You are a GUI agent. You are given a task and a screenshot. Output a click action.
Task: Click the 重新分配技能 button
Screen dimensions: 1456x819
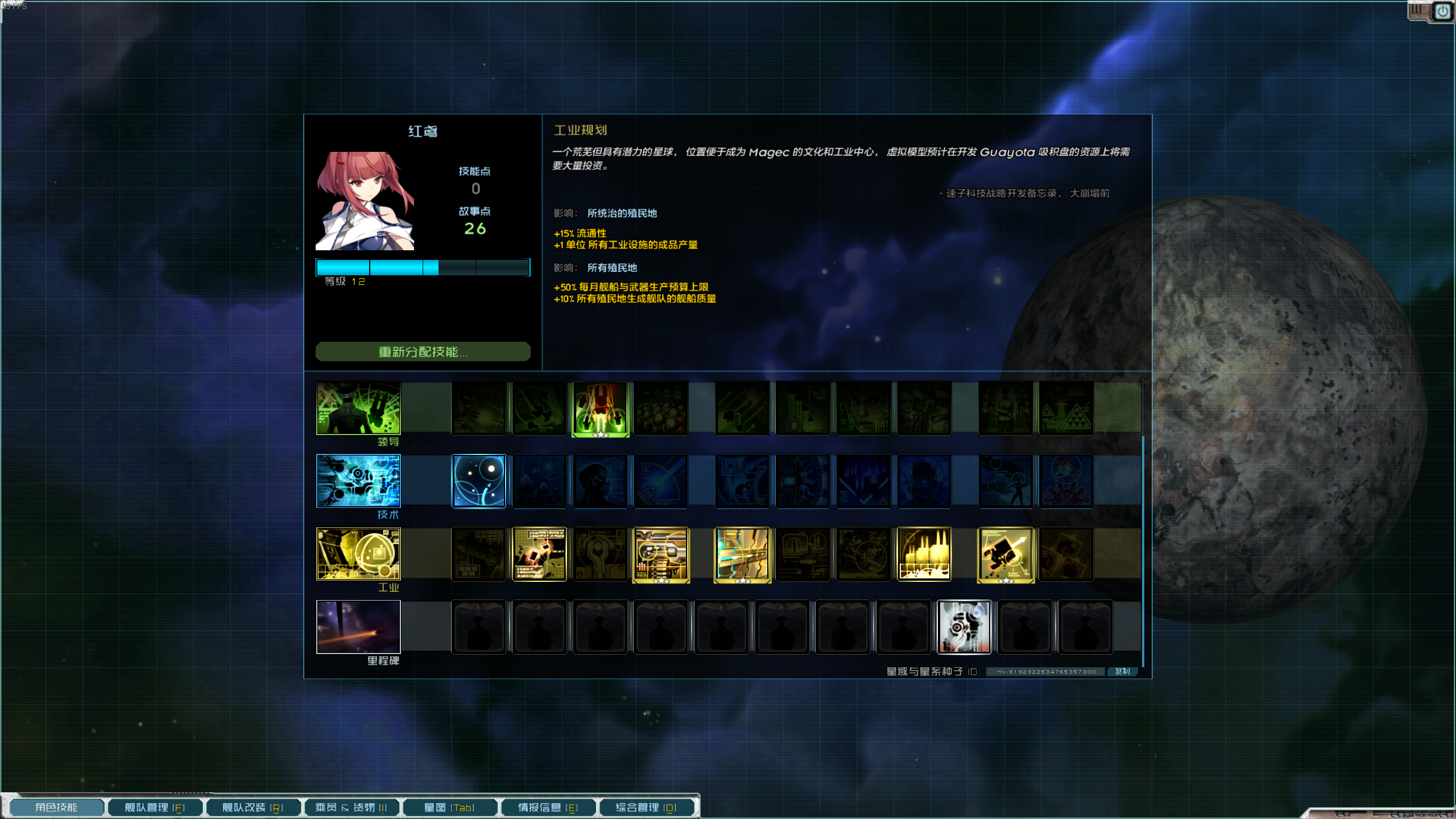[422, 351]
